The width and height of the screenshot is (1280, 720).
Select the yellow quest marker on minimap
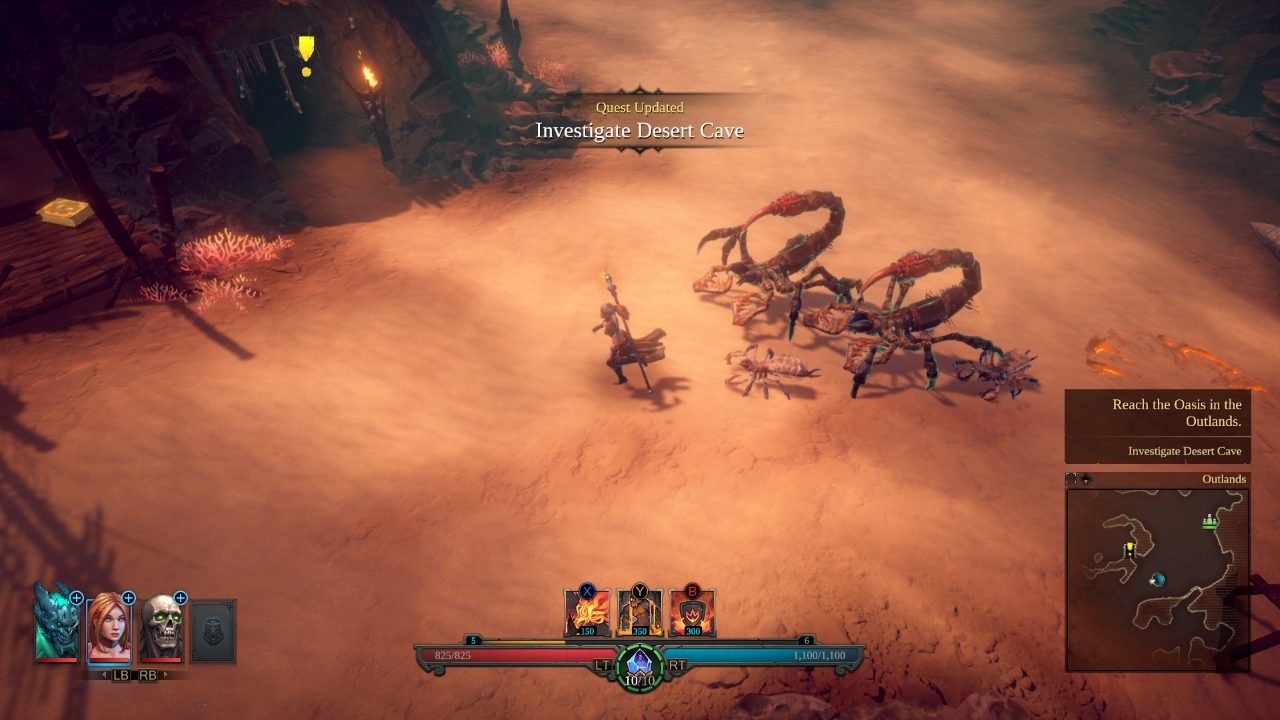pos(1130,549)
